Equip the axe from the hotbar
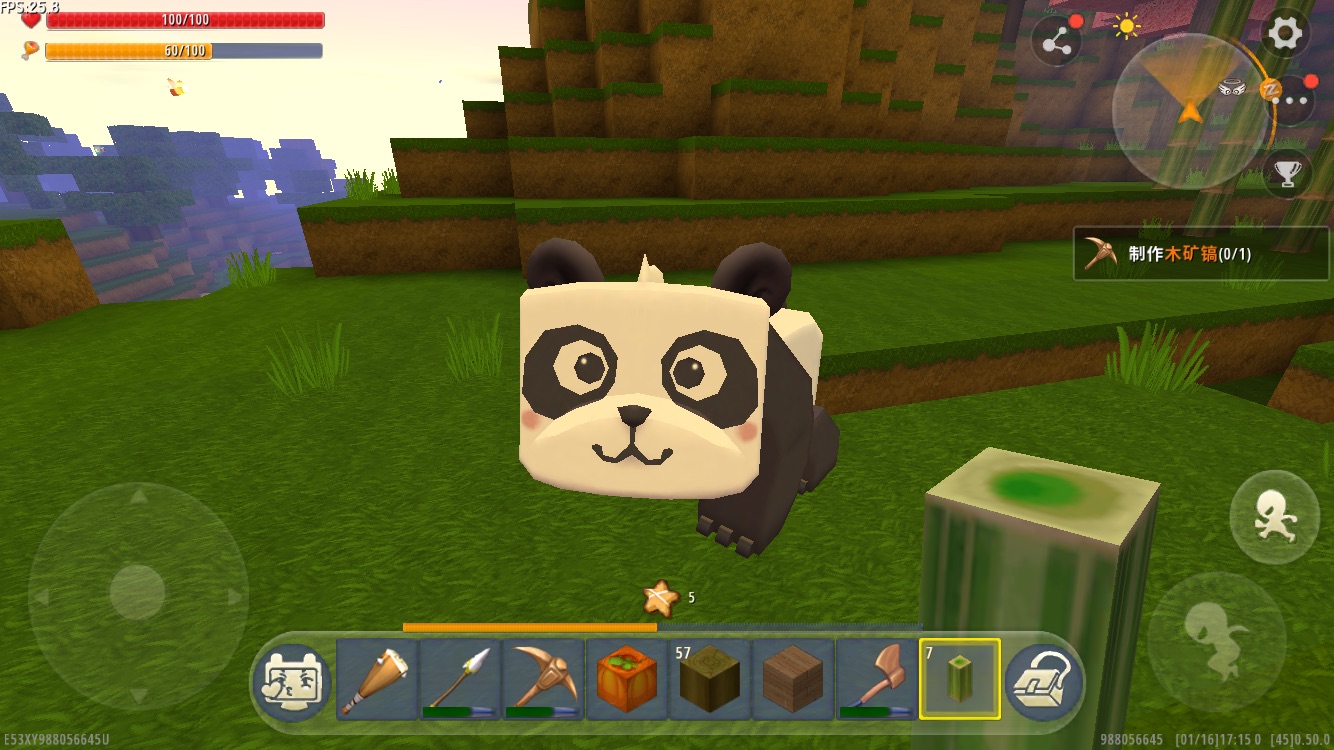This screenshot has height=750, width=1334. (x=876, y=680)
